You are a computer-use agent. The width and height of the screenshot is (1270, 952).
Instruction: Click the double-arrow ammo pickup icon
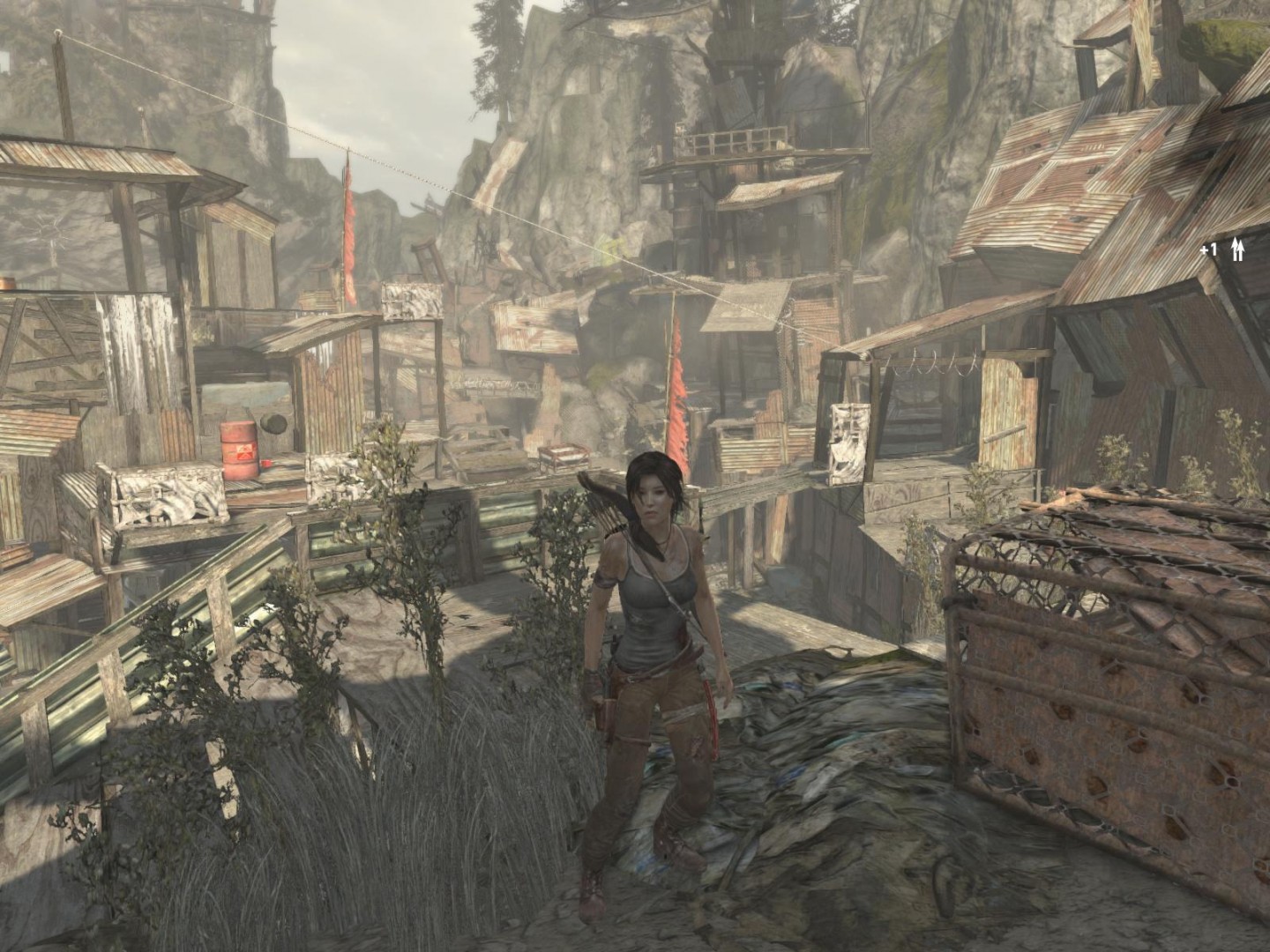[1237, 250]
